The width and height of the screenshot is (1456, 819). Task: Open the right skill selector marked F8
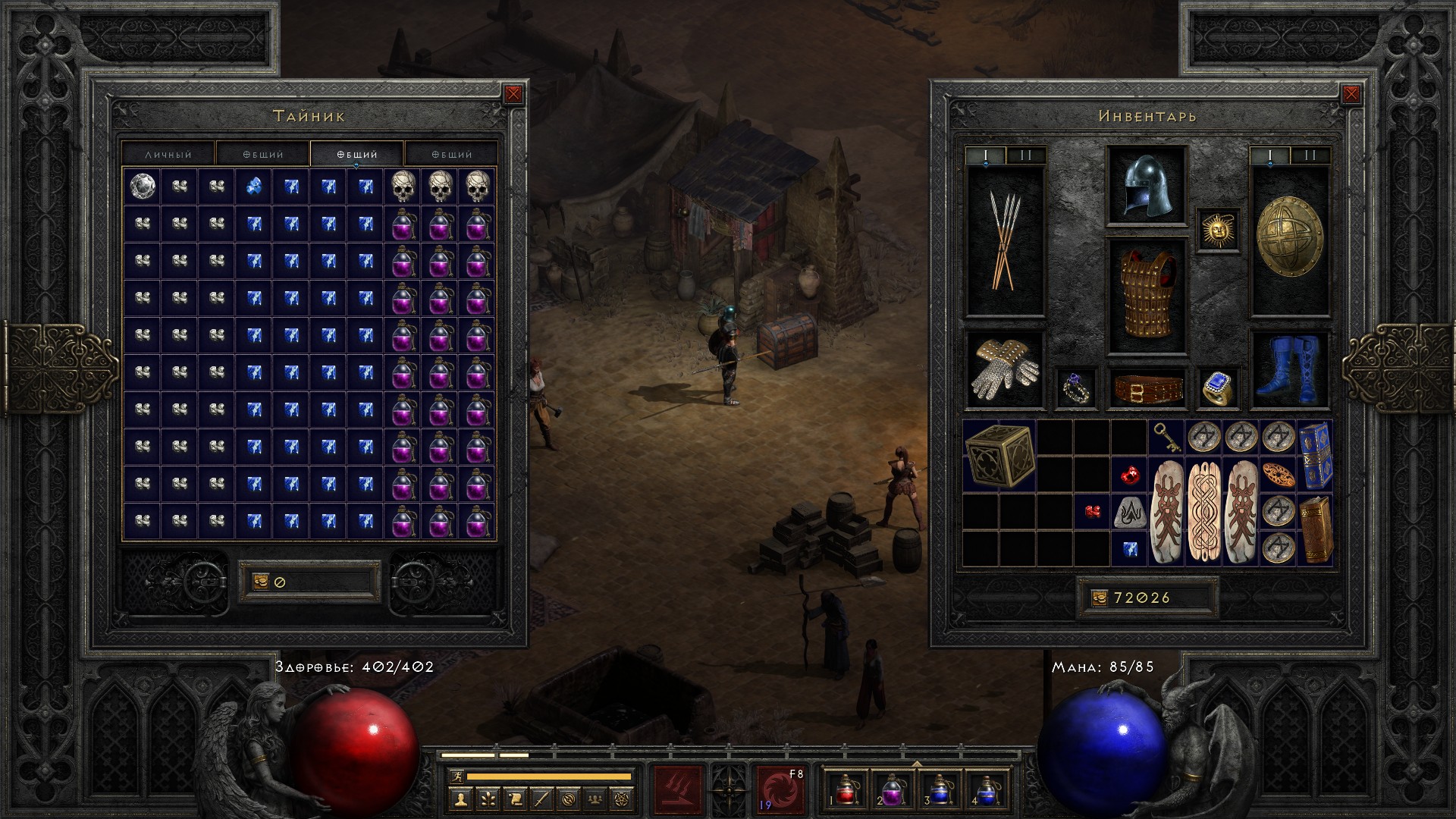[x=780, y=789]
